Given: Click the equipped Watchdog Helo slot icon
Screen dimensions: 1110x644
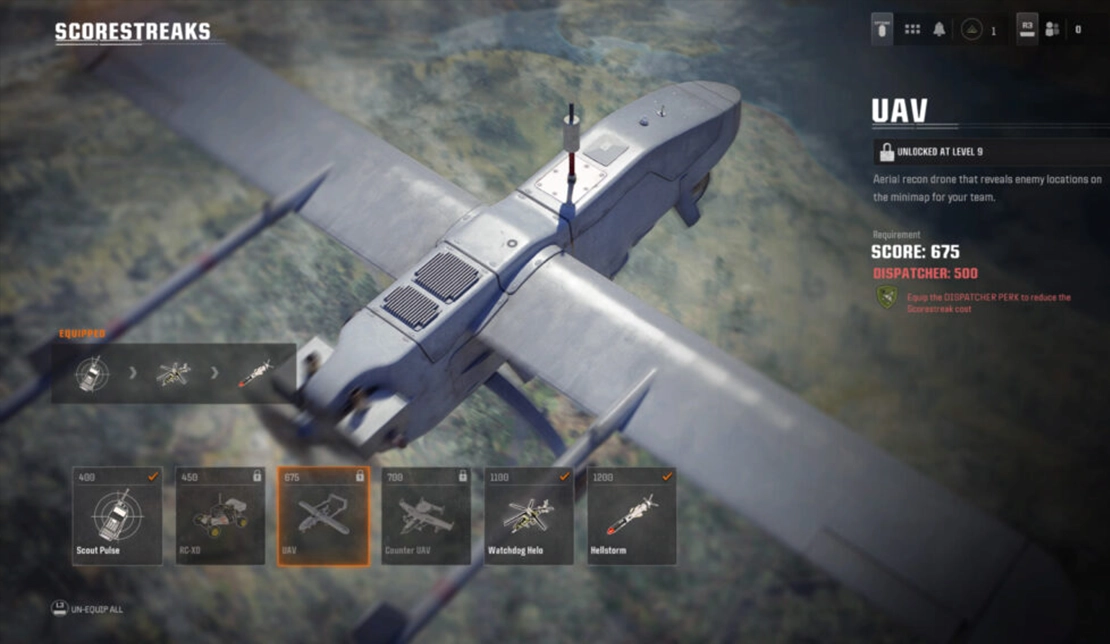Looking at the screenshot, I should pos(173,374).
